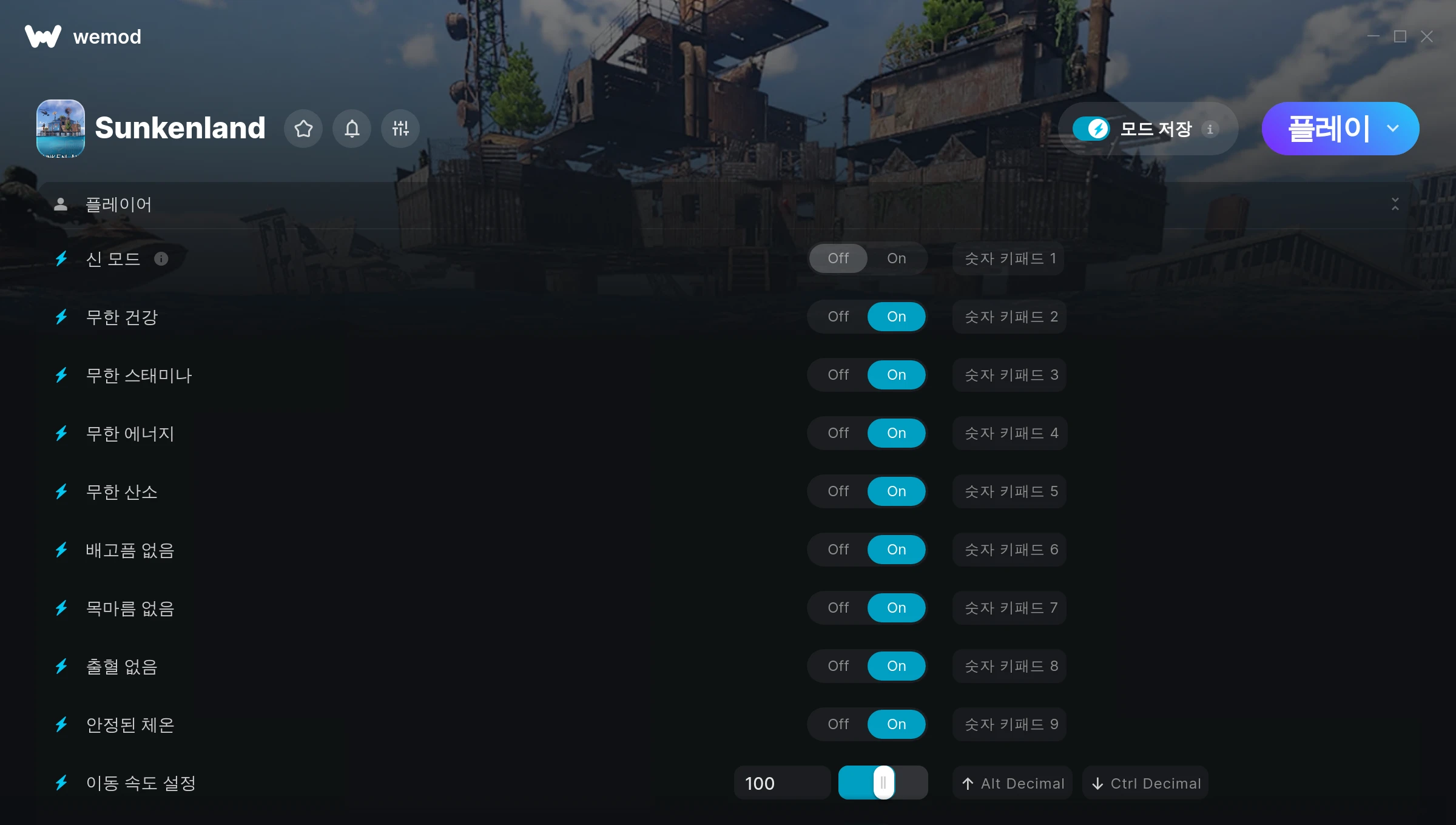Turn Off 배고픔 없음

pyautogui.click(x=838, y=550)
